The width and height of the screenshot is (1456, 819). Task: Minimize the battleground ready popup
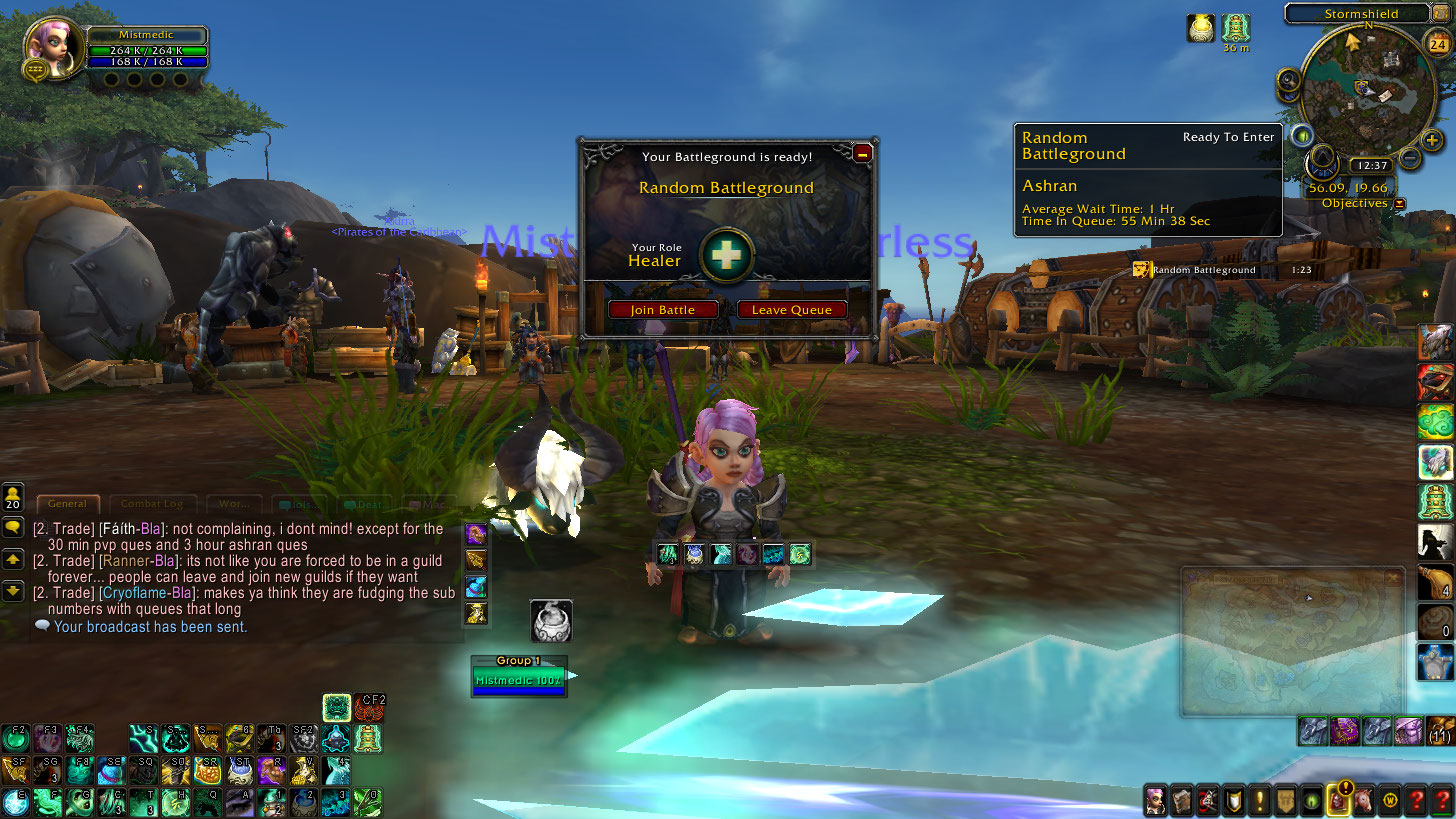pyautogui.click(x=862, y=153)
